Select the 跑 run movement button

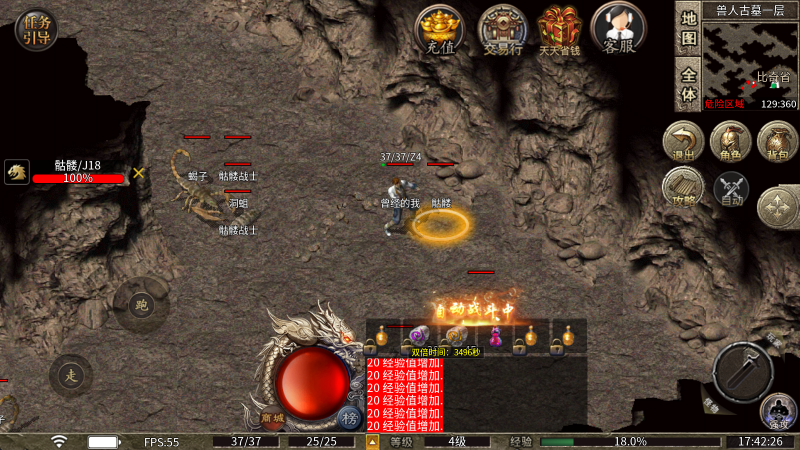click(x=140, y=306)
